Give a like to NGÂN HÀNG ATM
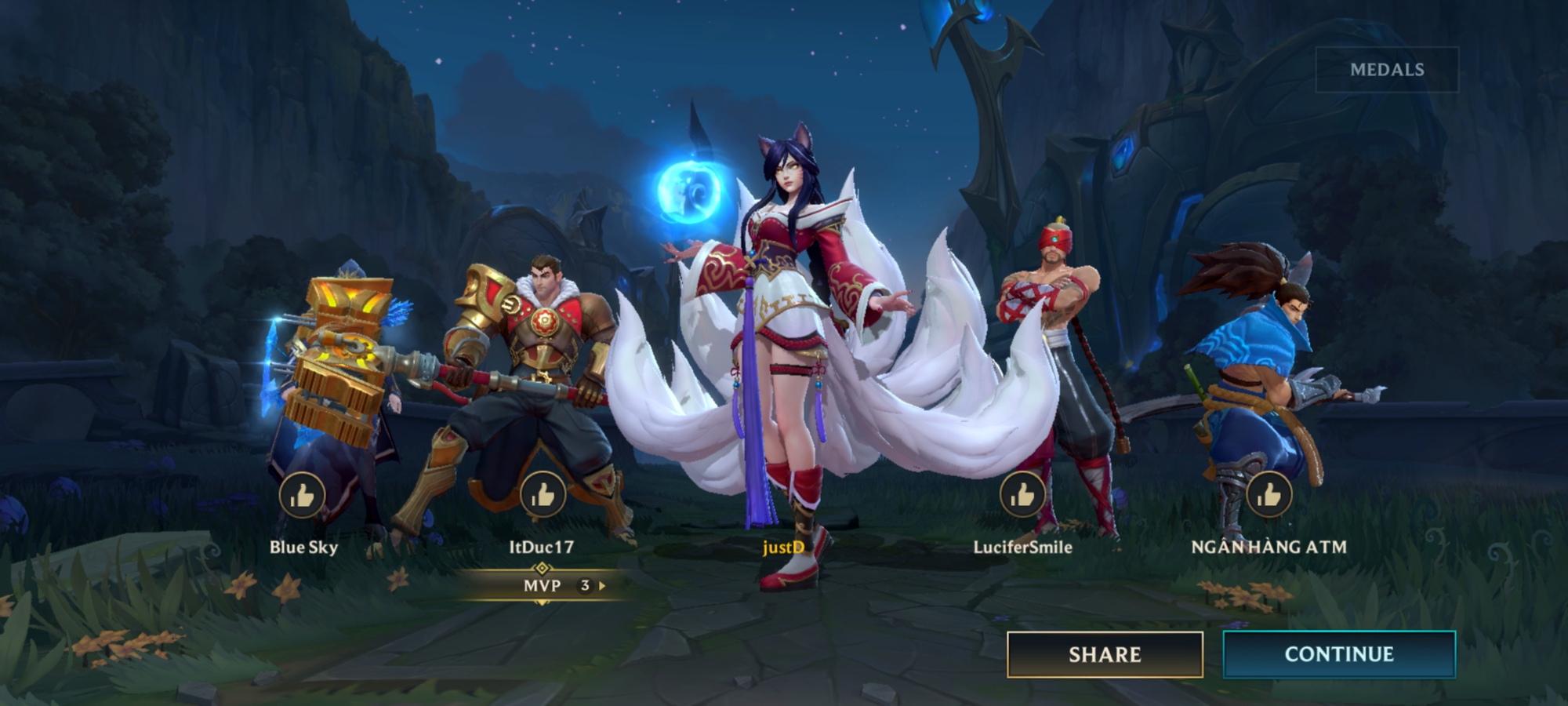 [x=1269, y=495]
